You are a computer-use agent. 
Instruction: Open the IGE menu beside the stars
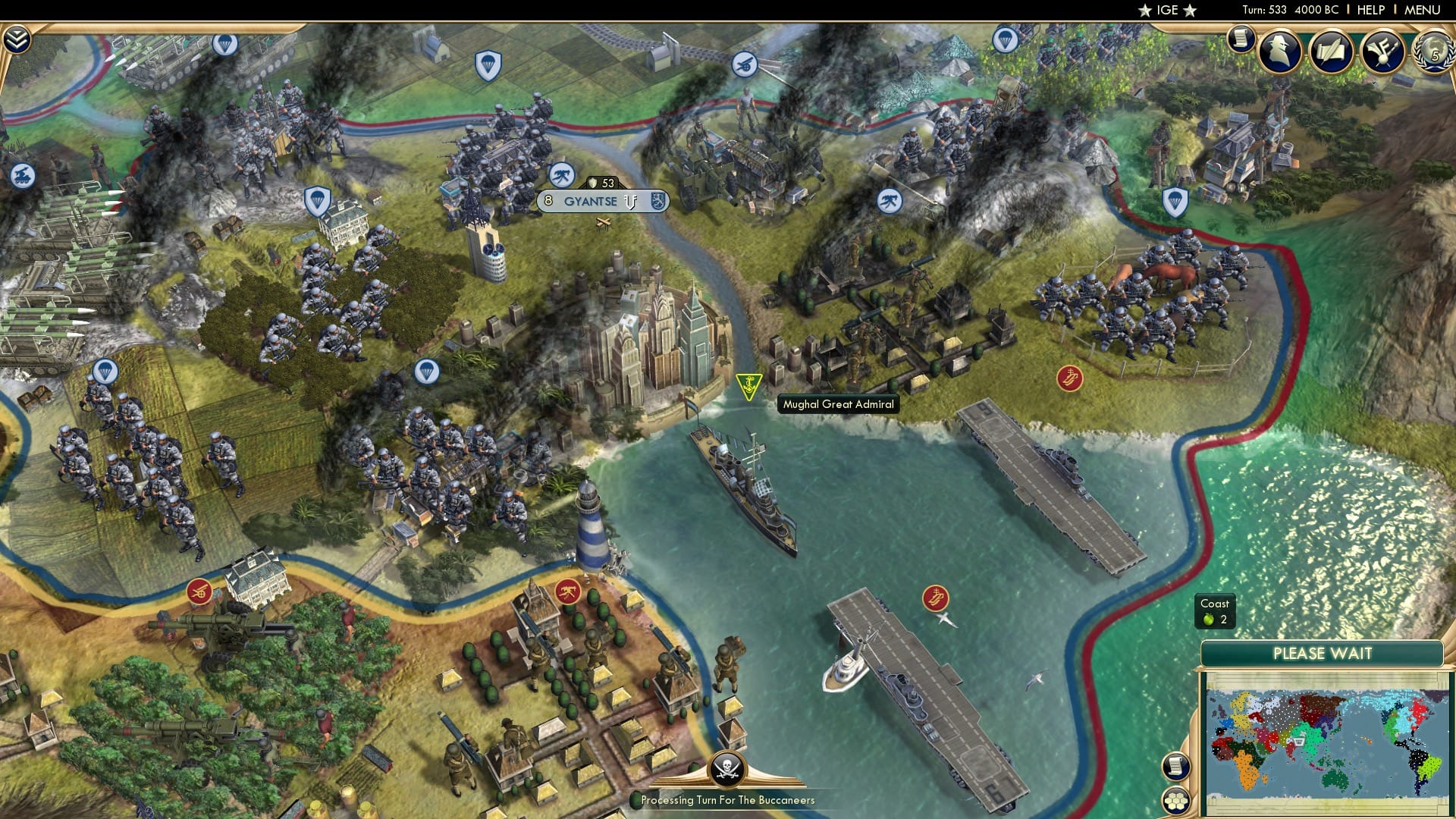[1168, 11]
